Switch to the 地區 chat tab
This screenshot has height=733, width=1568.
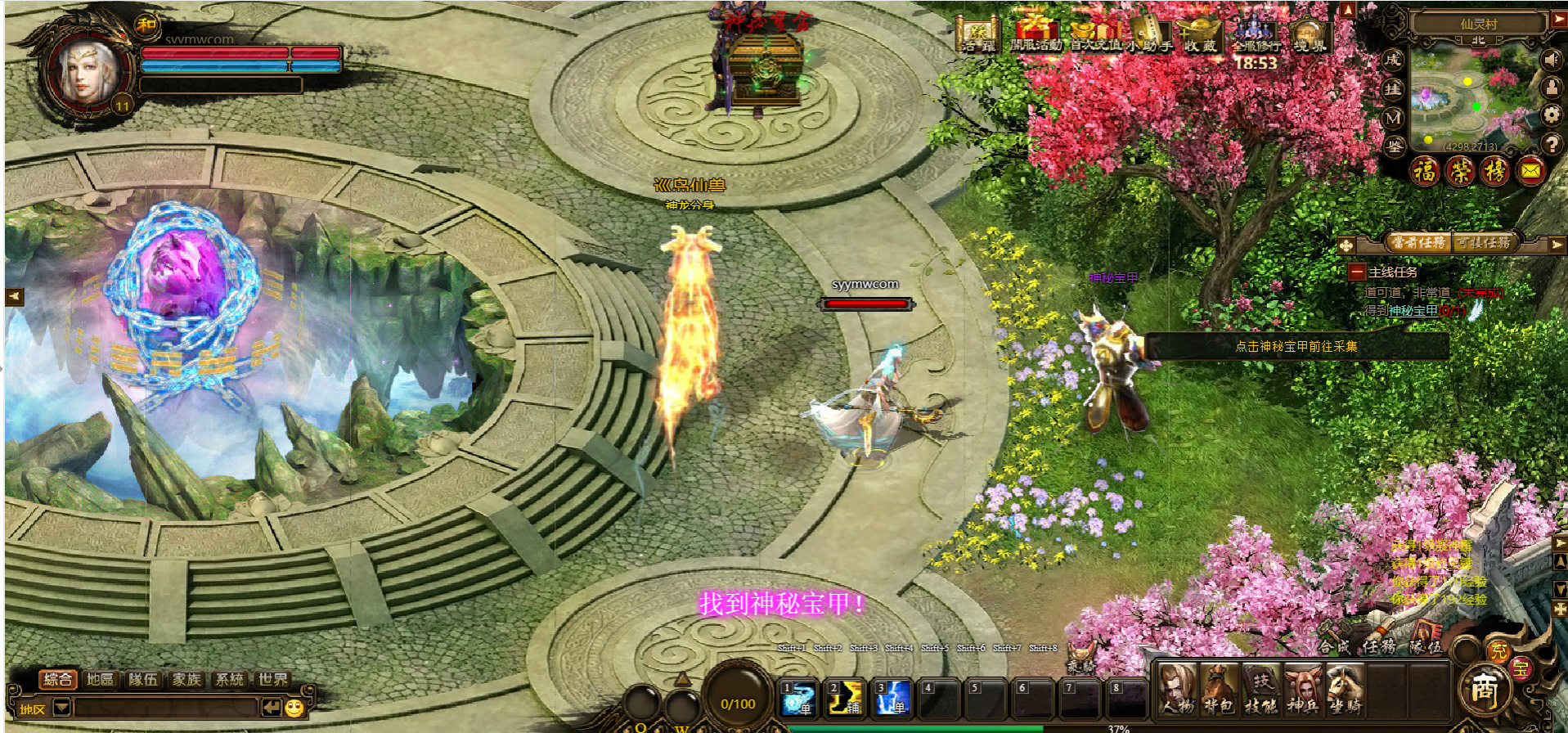point(101,679)
